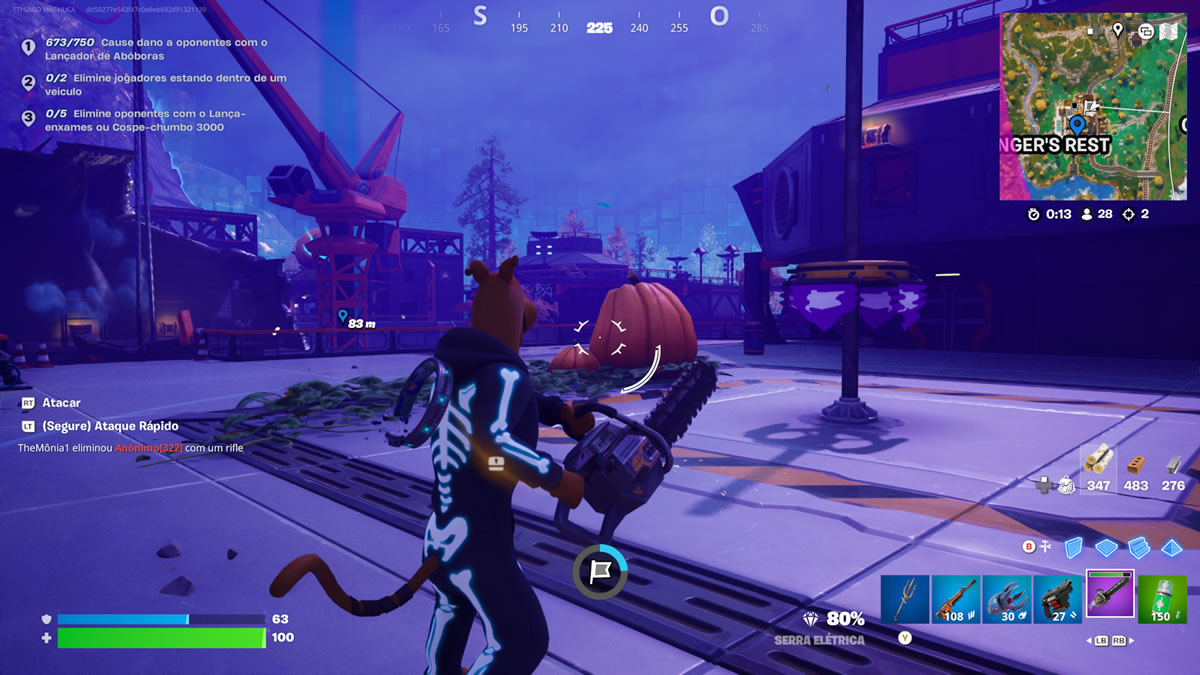This screenshot has height=675, width=1200.
Task: Select the golden trident slot
Action: click(x=905, y=599)
